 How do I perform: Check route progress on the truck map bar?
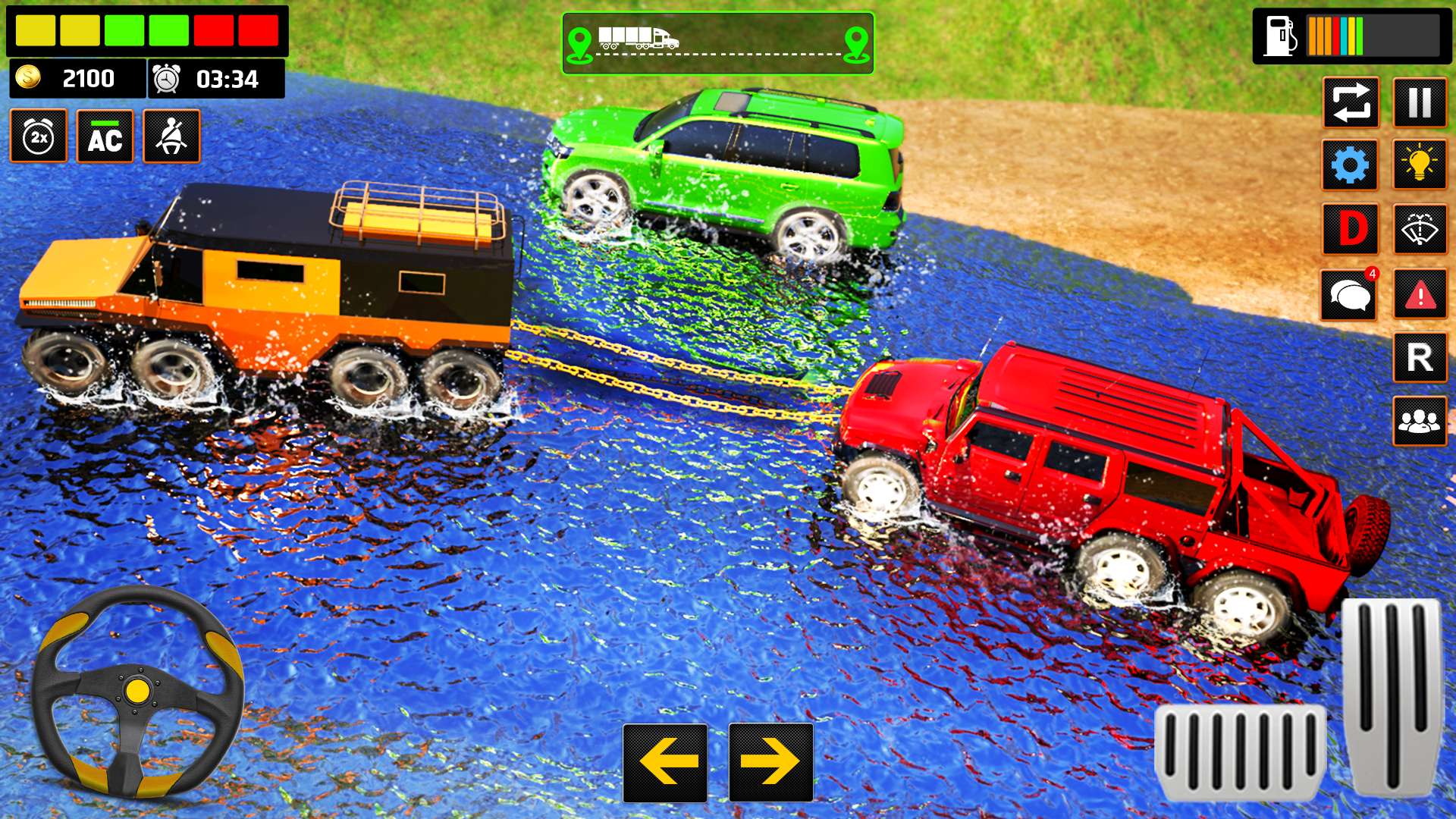pyautogui.click(x=719, y=42)
